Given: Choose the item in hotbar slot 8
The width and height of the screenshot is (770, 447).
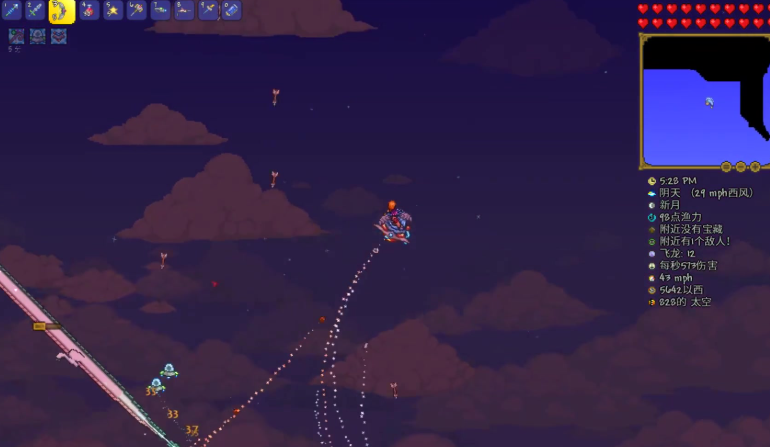Looking at the screenshot, I should [185, 10].
